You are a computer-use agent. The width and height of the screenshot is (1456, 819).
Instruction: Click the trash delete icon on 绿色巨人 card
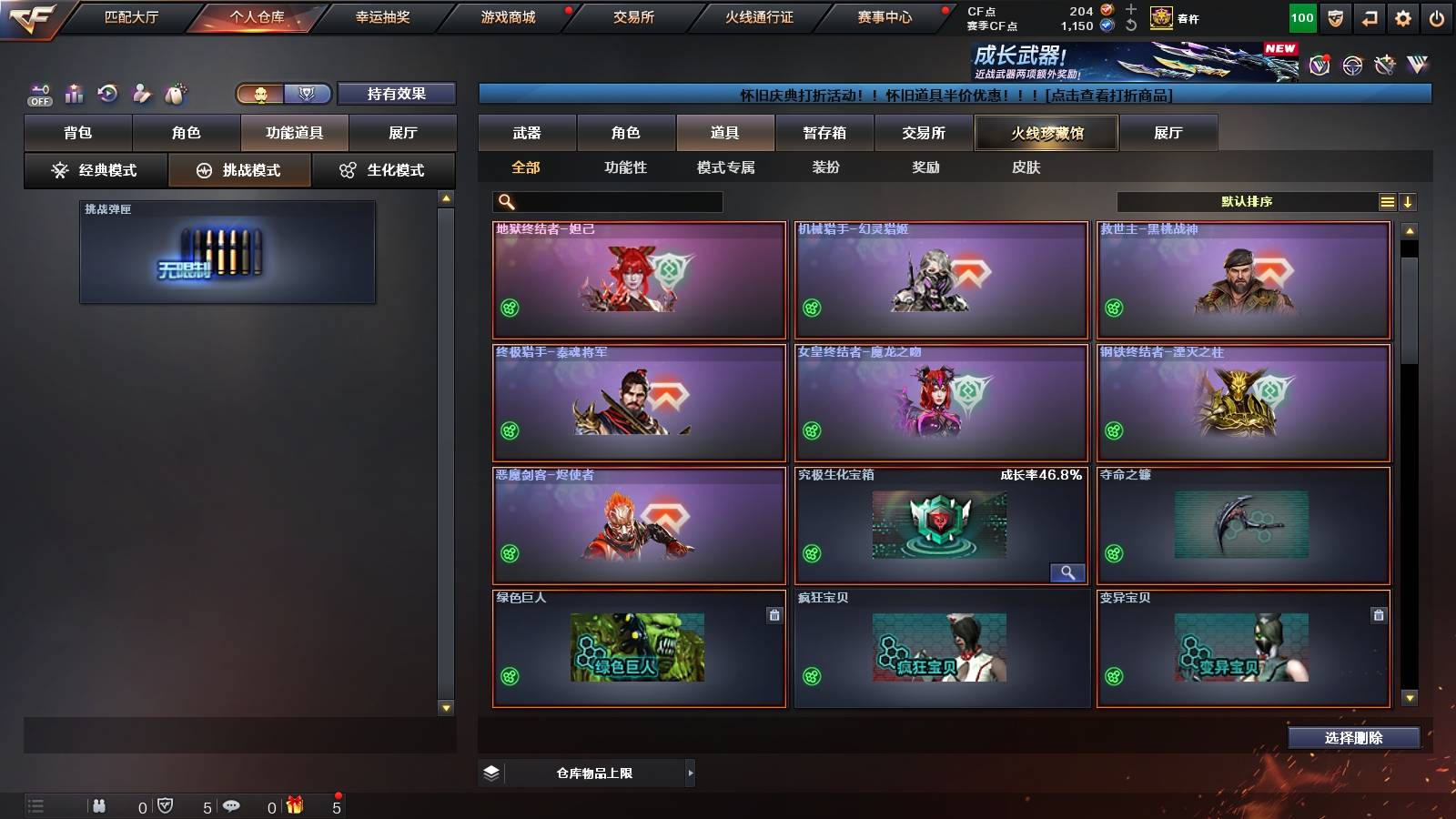pyautogui.click(x=773, y=615)
